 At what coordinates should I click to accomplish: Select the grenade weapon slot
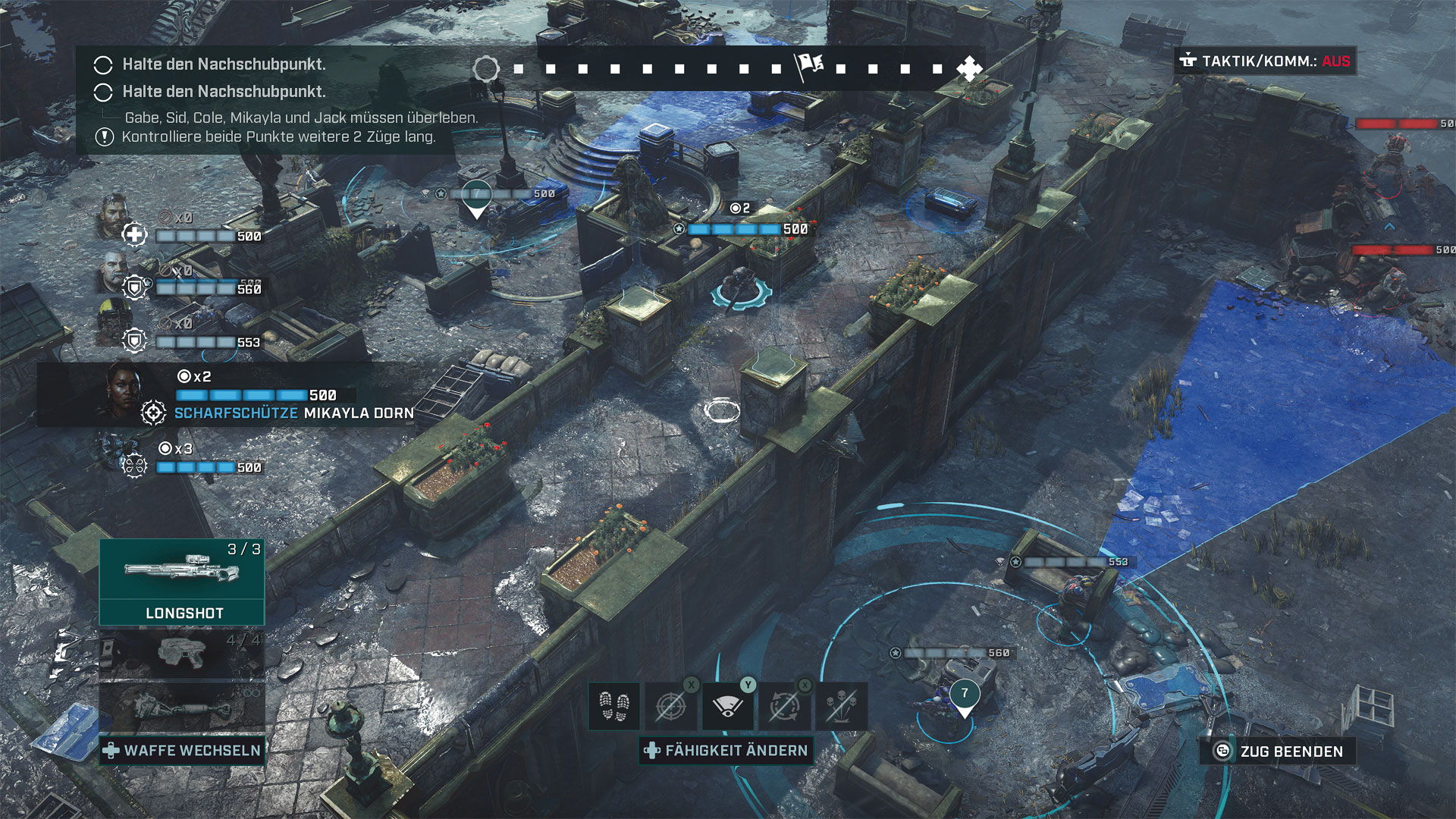182,708
